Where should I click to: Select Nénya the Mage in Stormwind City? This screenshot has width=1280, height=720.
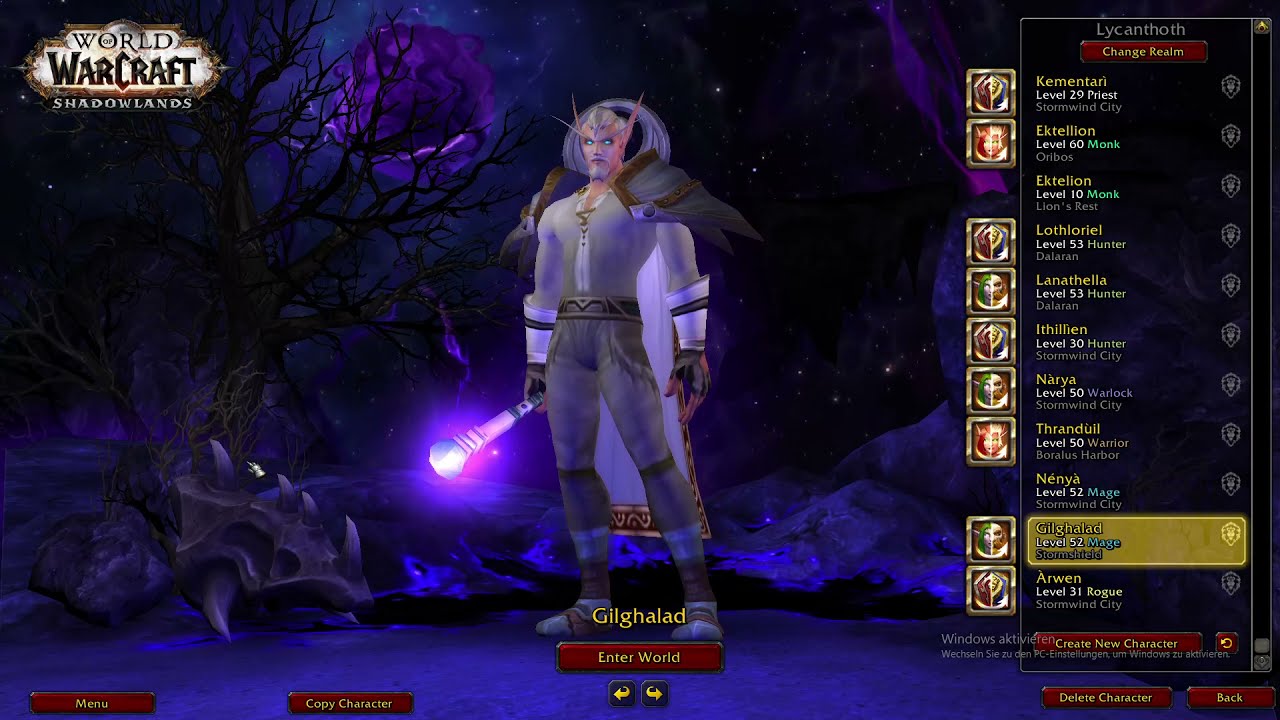pos(1120,491)
